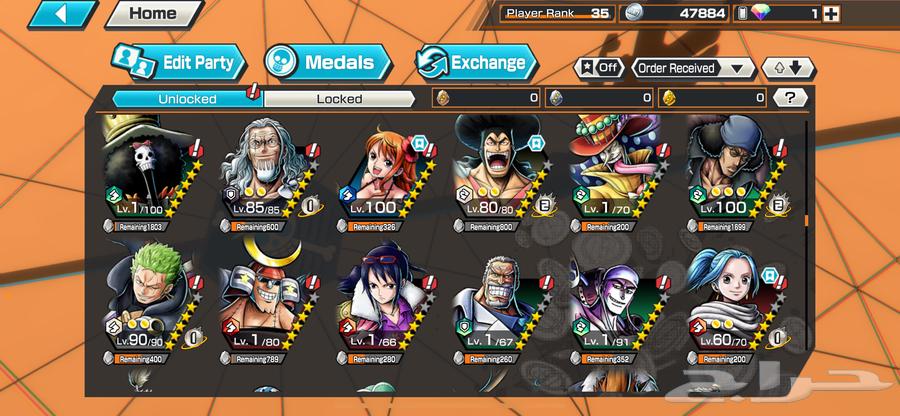Switch to the Locked characters tab
The height and width of the screenshot is (416, 900).
point(339,99)
